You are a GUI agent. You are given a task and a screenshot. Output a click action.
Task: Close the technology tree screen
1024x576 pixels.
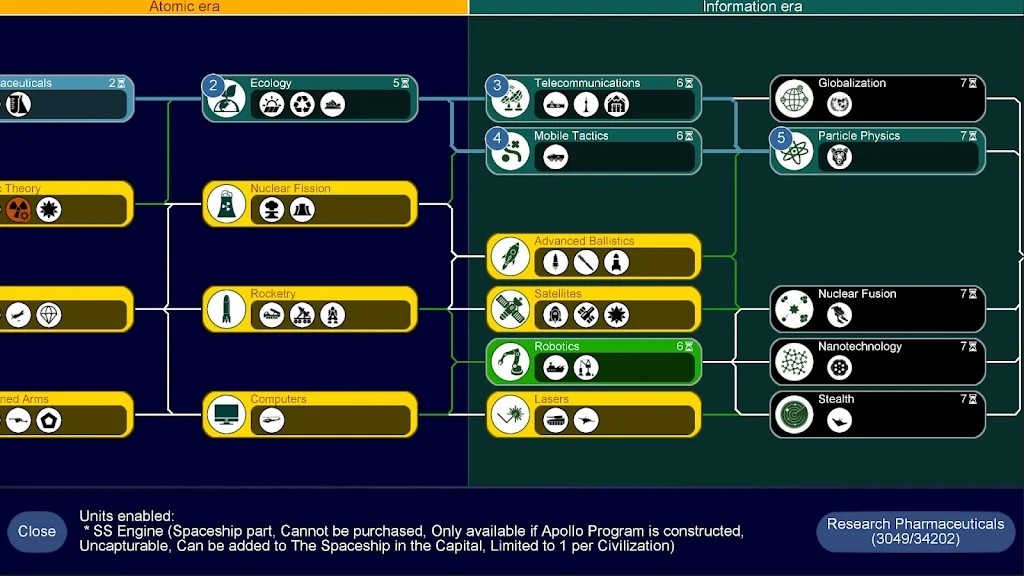(x=37, y=531)
